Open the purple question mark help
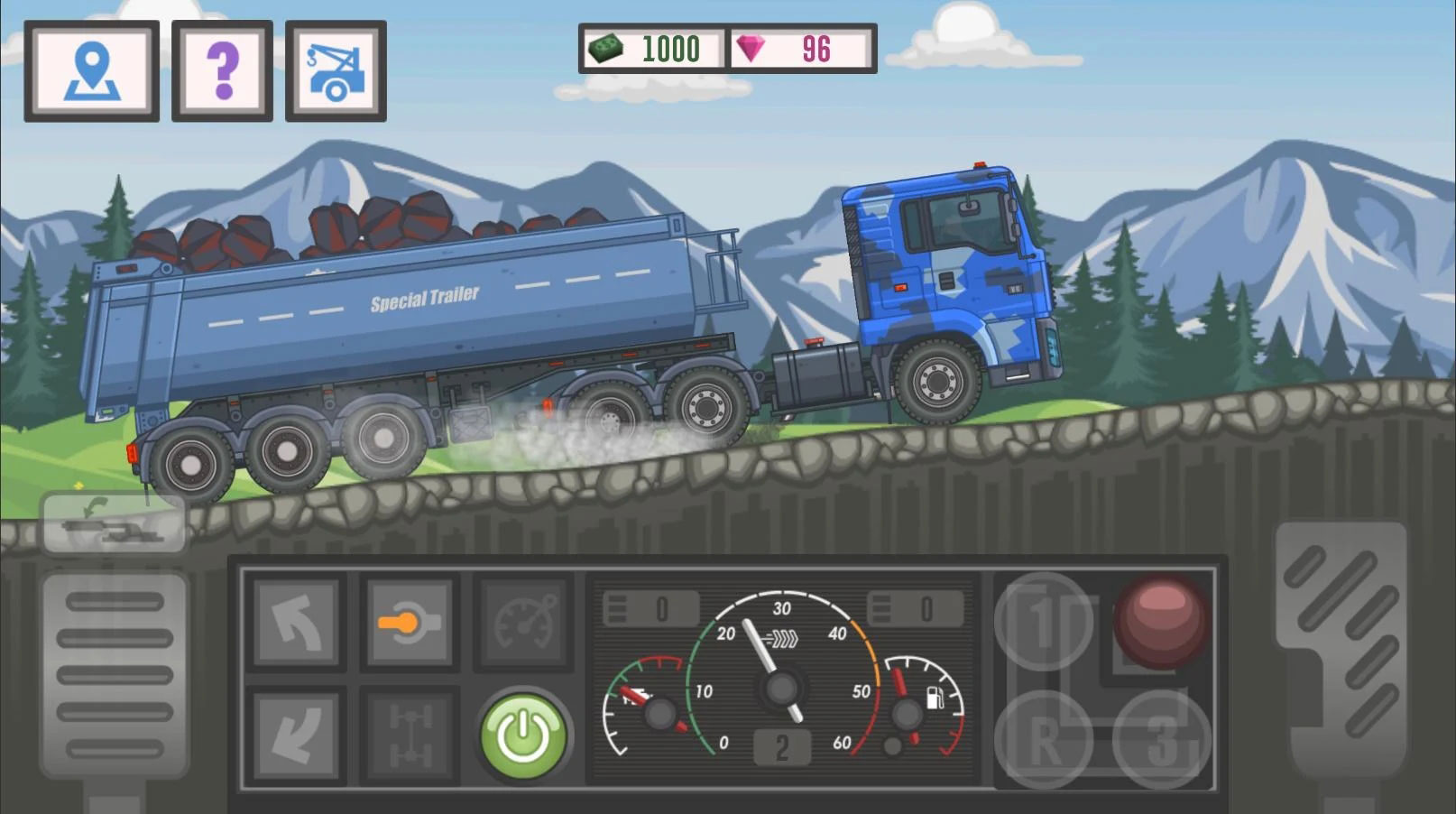The width and height of the screenshot is (1456, 814). point(222,71)
